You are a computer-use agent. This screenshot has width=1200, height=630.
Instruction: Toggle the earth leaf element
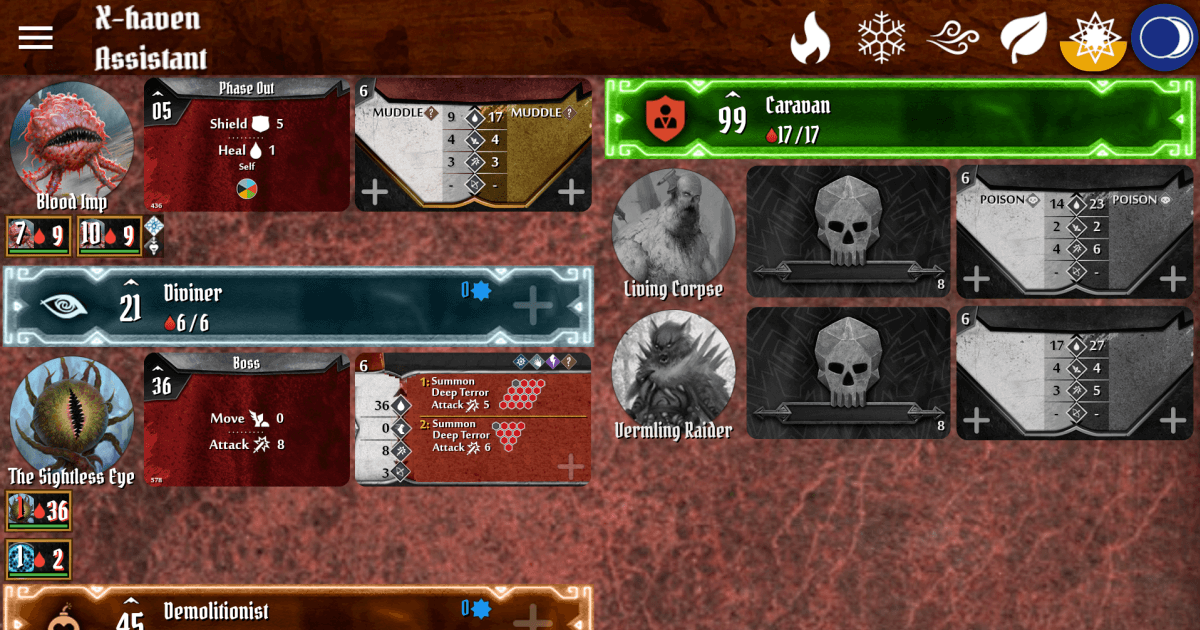[1023, 40]
